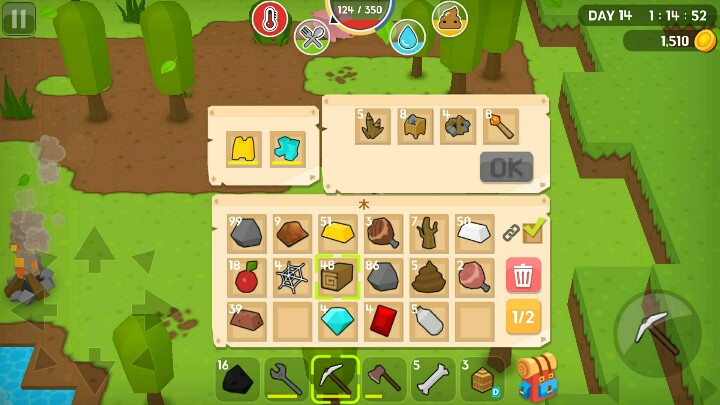Select the red ruby gem slot
This screenshot has height=405, width=720.
[x=383, y=320]
